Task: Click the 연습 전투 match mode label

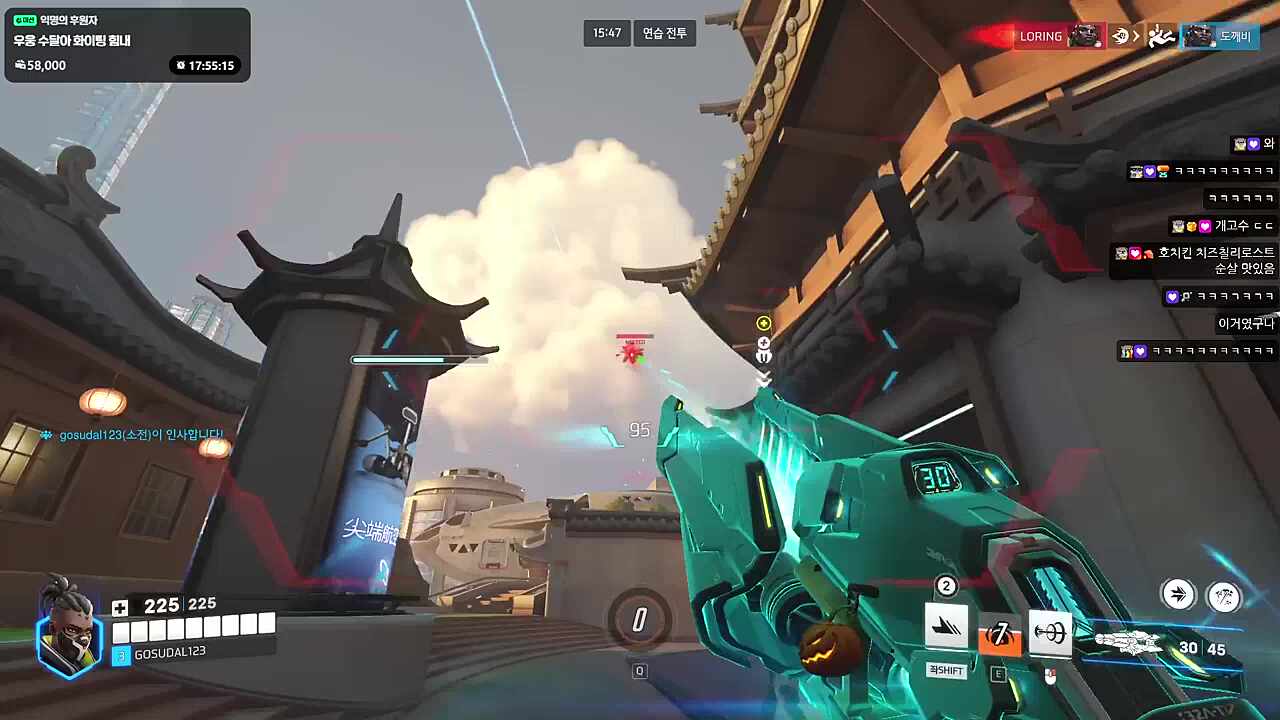Action: click(x=665, y=33)
